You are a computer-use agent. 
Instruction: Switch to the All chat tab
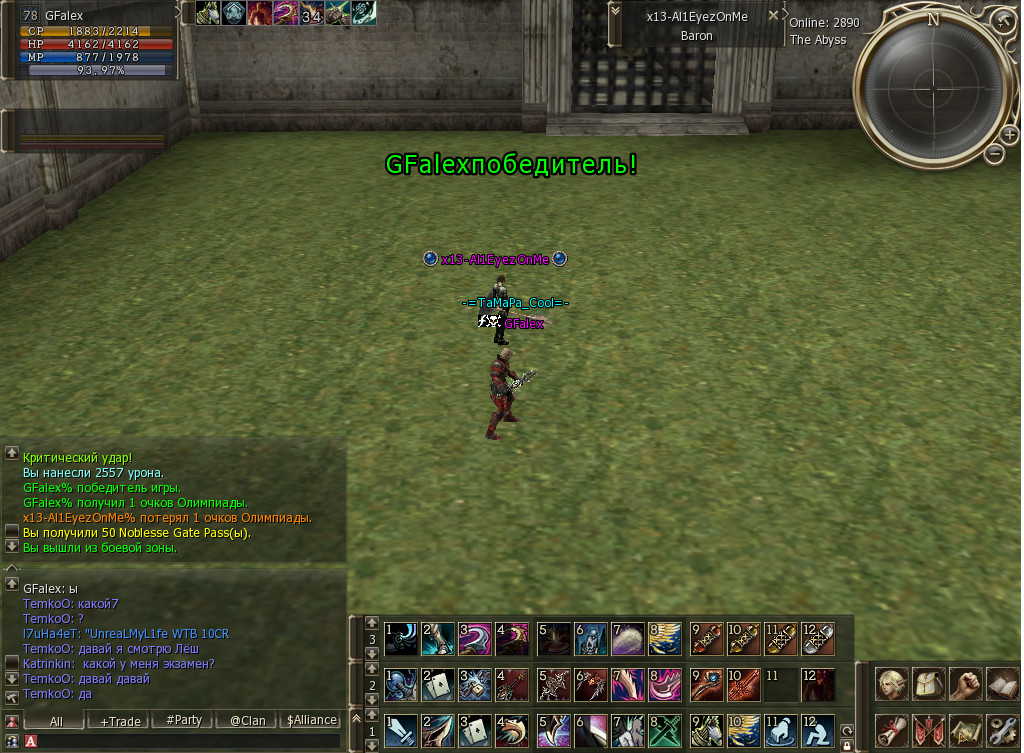pos(55,720)
